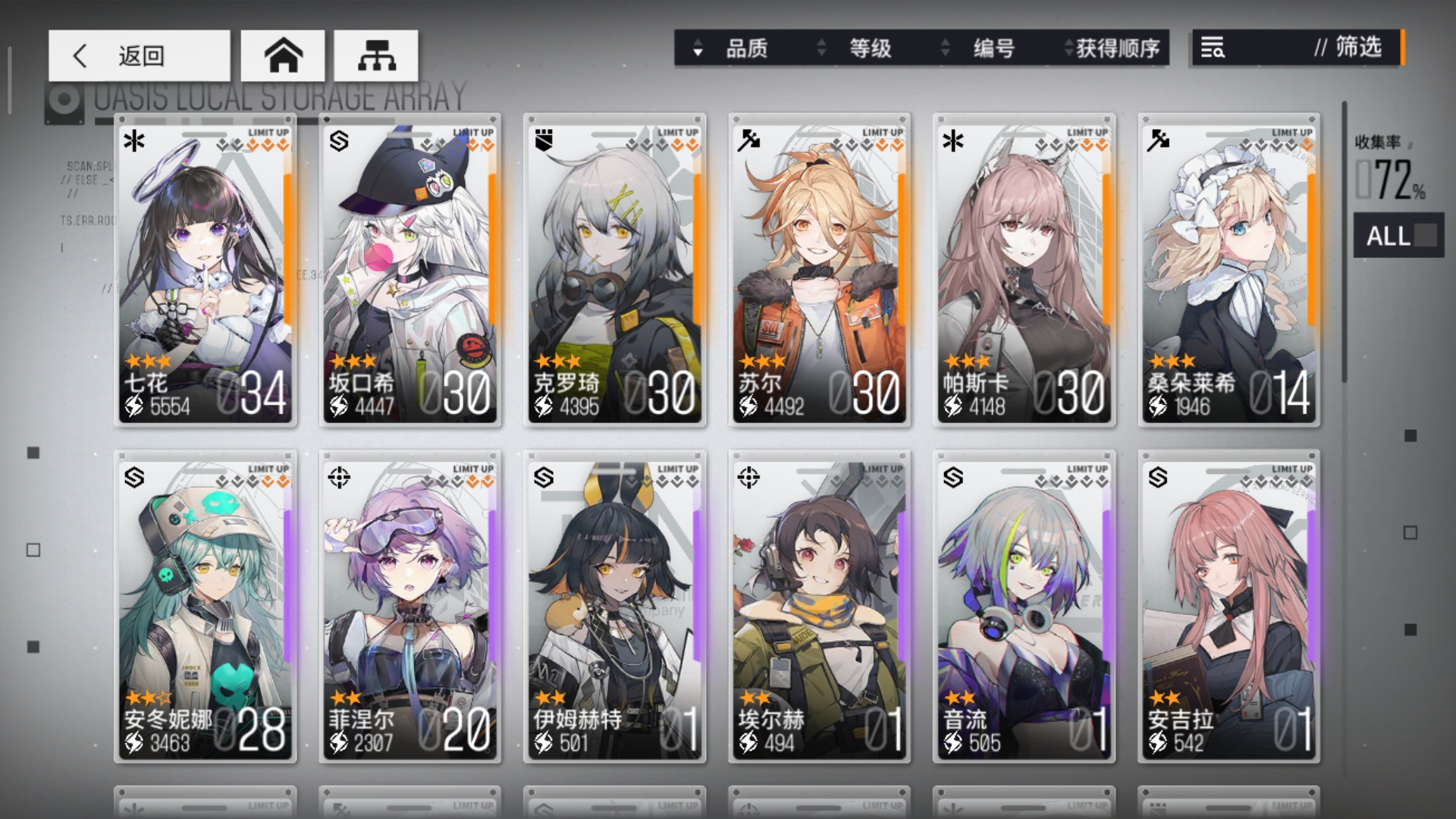
Task: Sort characters by 获得顺序
Action: click(x=1111, y=49)
